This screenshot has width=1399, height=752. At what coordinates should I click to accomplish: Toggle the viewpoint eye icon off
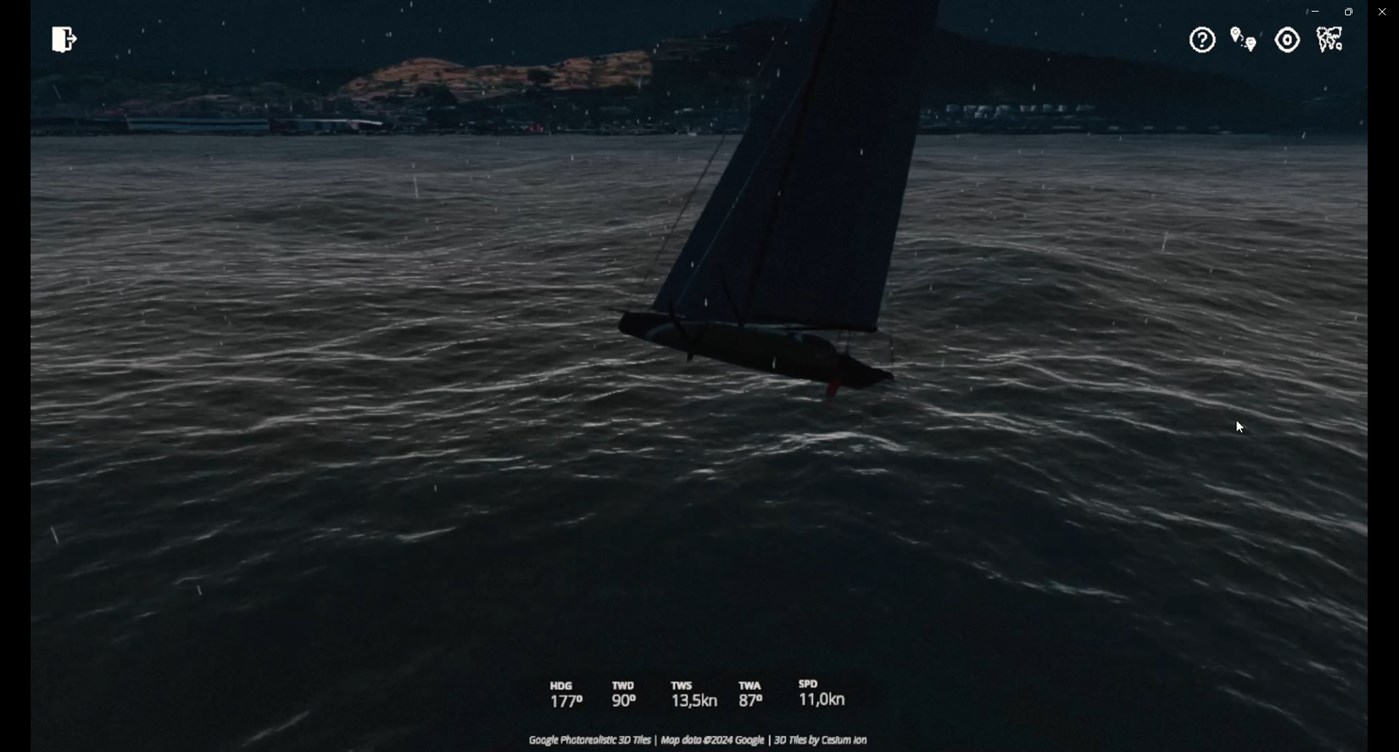[x=1286, y=39]
